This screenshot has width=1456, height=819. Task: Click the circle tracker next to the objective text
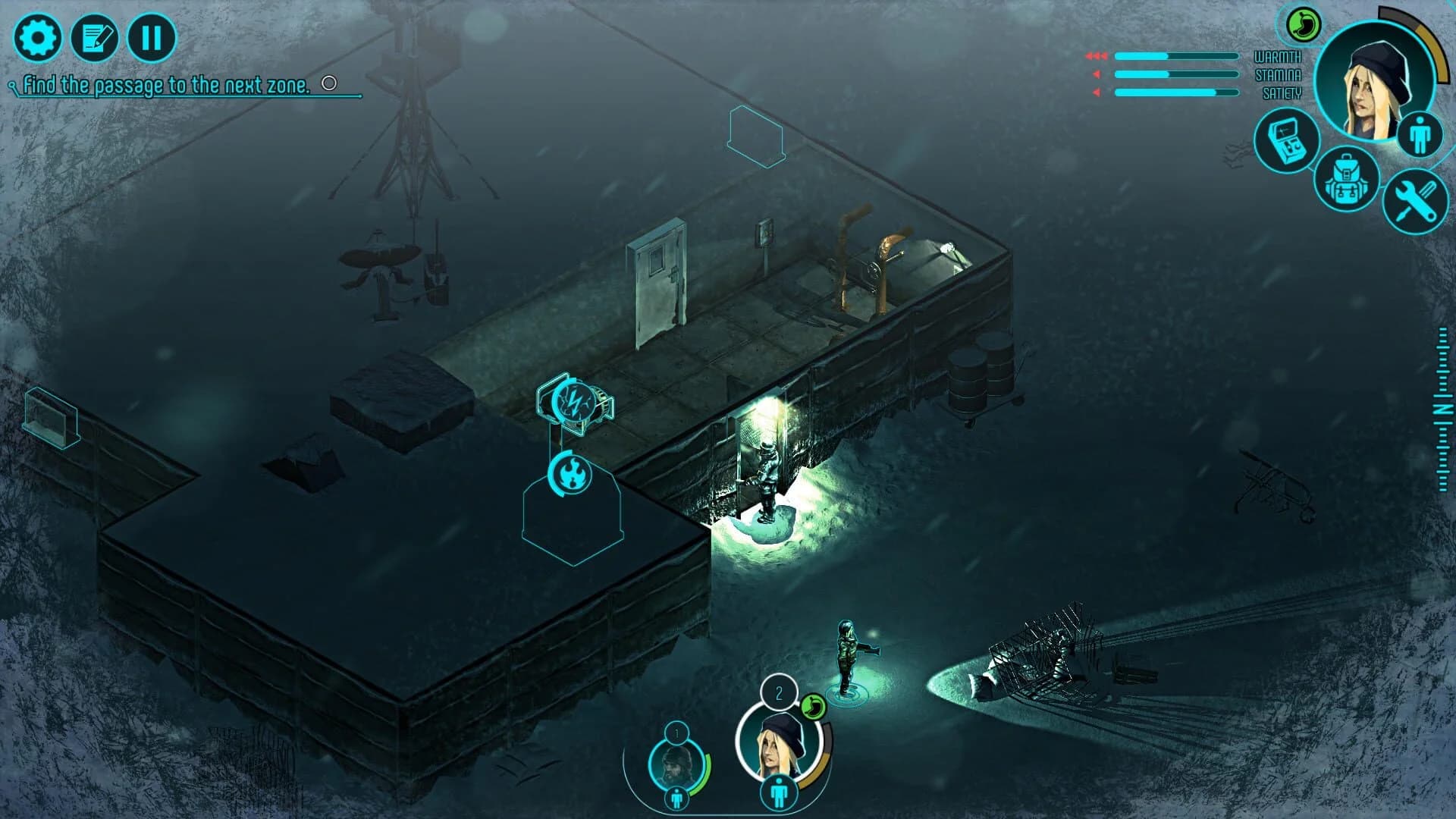point(329,83)
